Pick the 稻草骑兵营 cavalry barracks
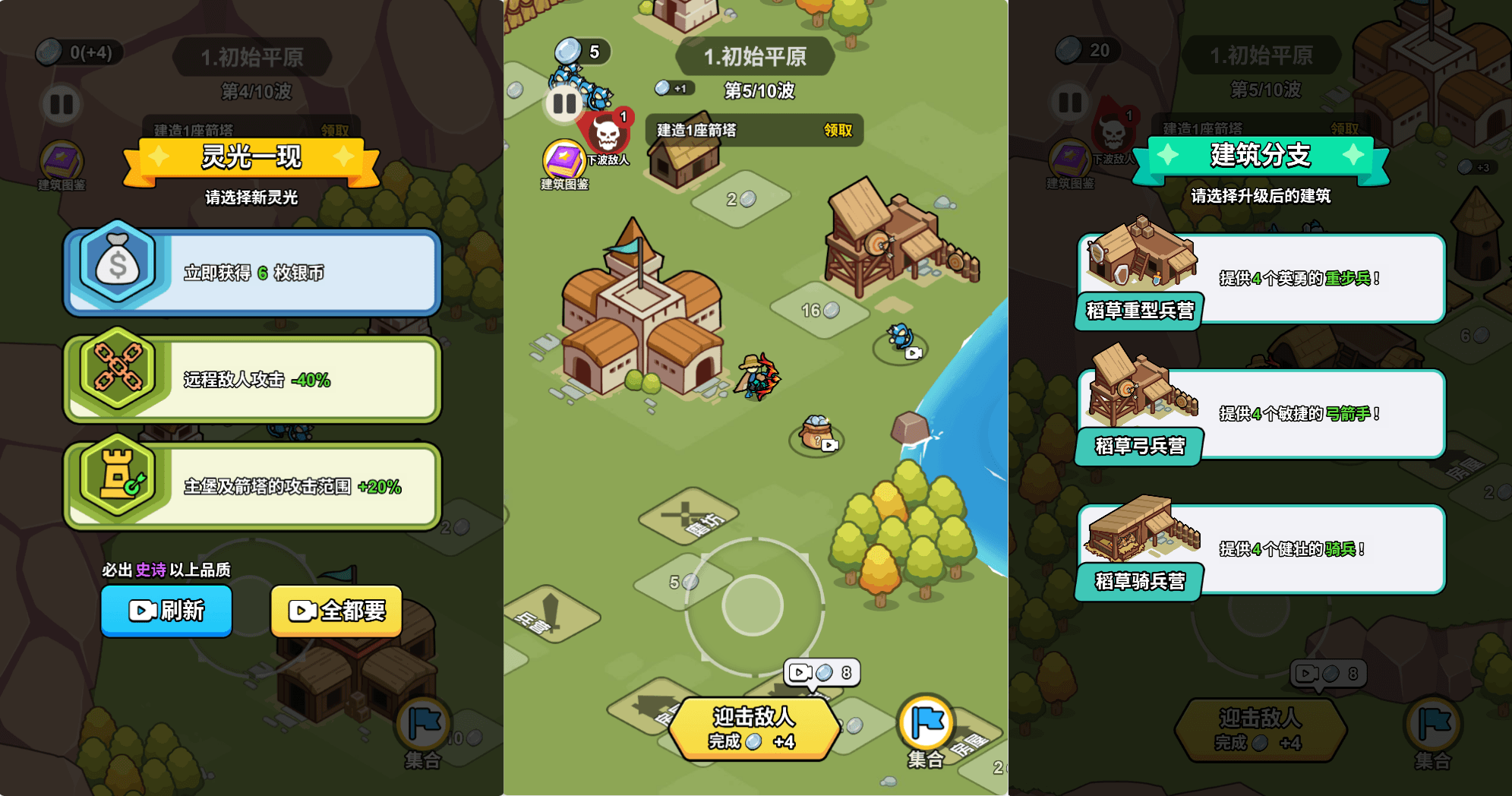Image resolution: width=1512 pixels, height=796 pixels. click(x=1261, y=549)
